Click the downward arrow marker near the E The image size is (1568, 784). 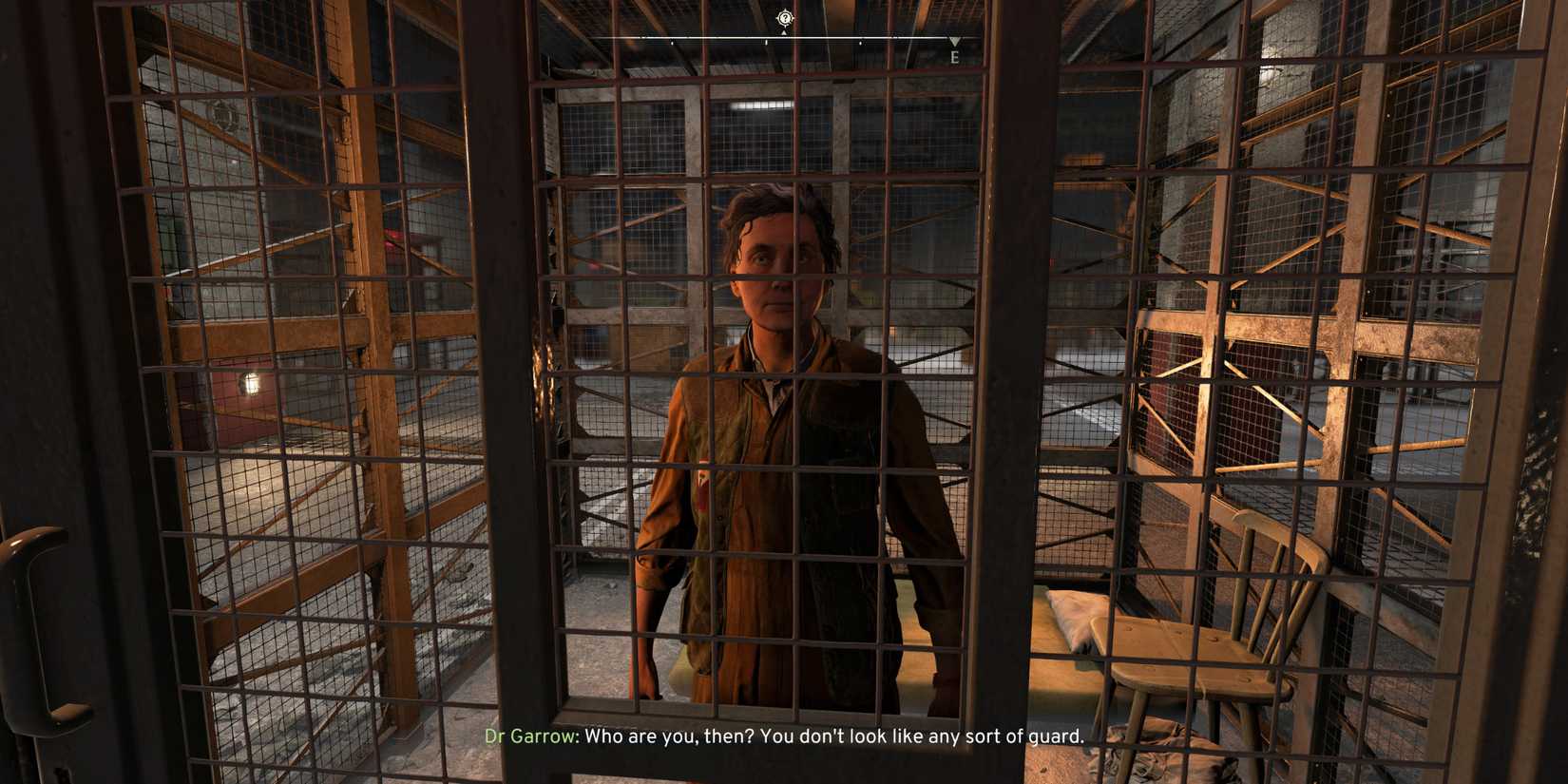coord(953,42)
